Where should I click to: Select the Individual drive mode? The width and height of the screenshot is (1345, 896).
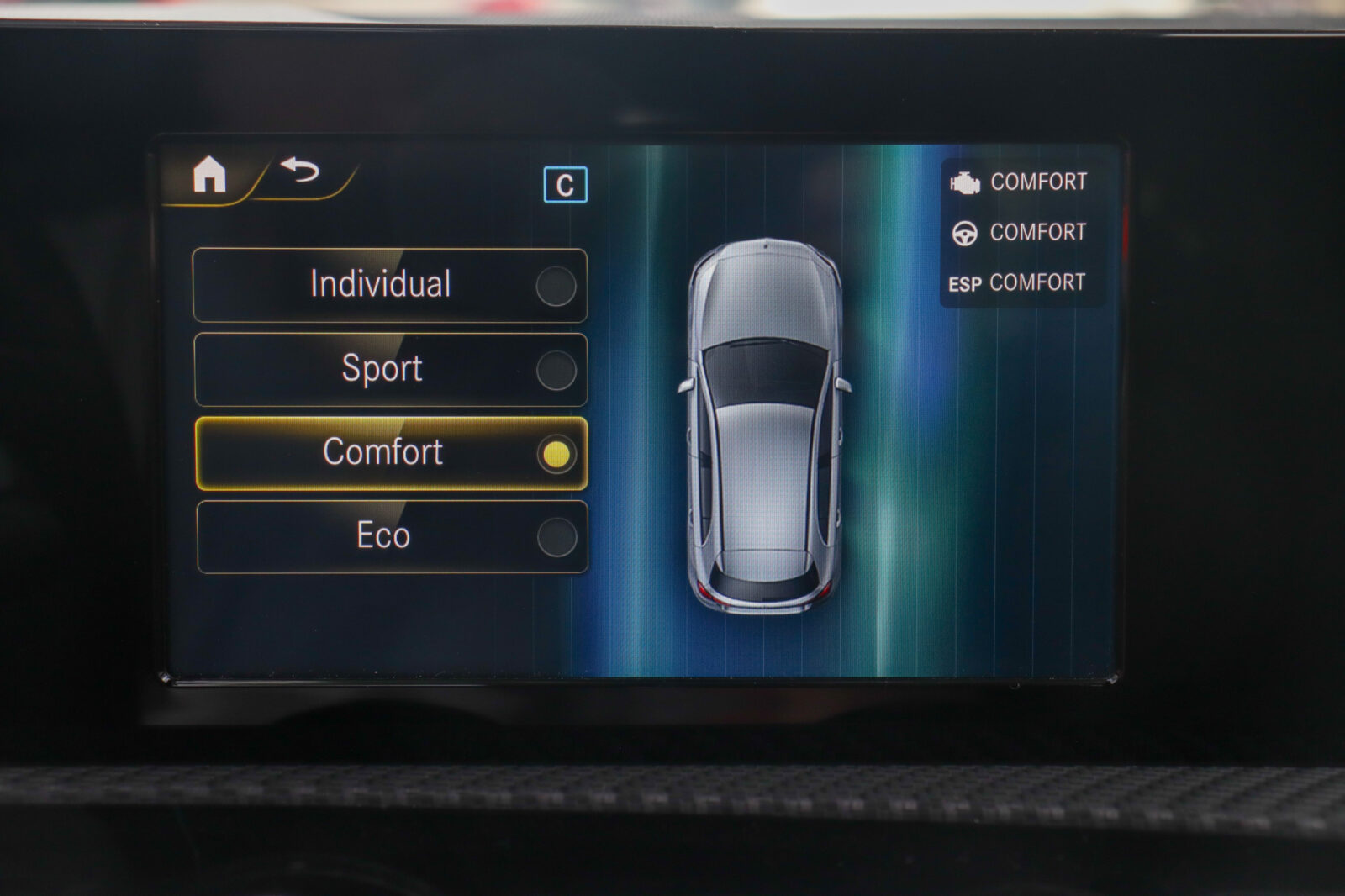(x=390, y=285)
